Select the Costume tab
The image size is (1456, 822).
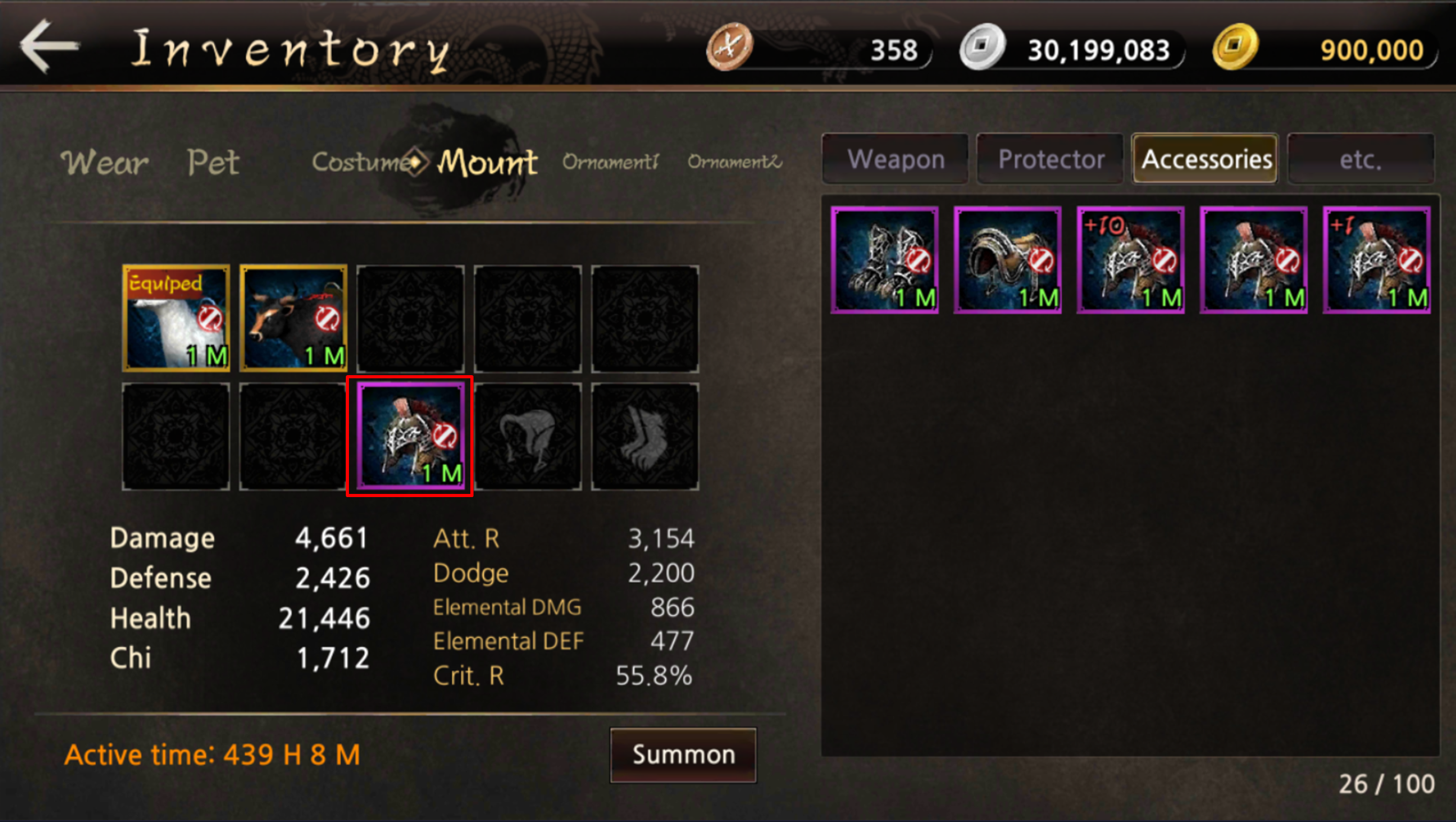(362, 162)
